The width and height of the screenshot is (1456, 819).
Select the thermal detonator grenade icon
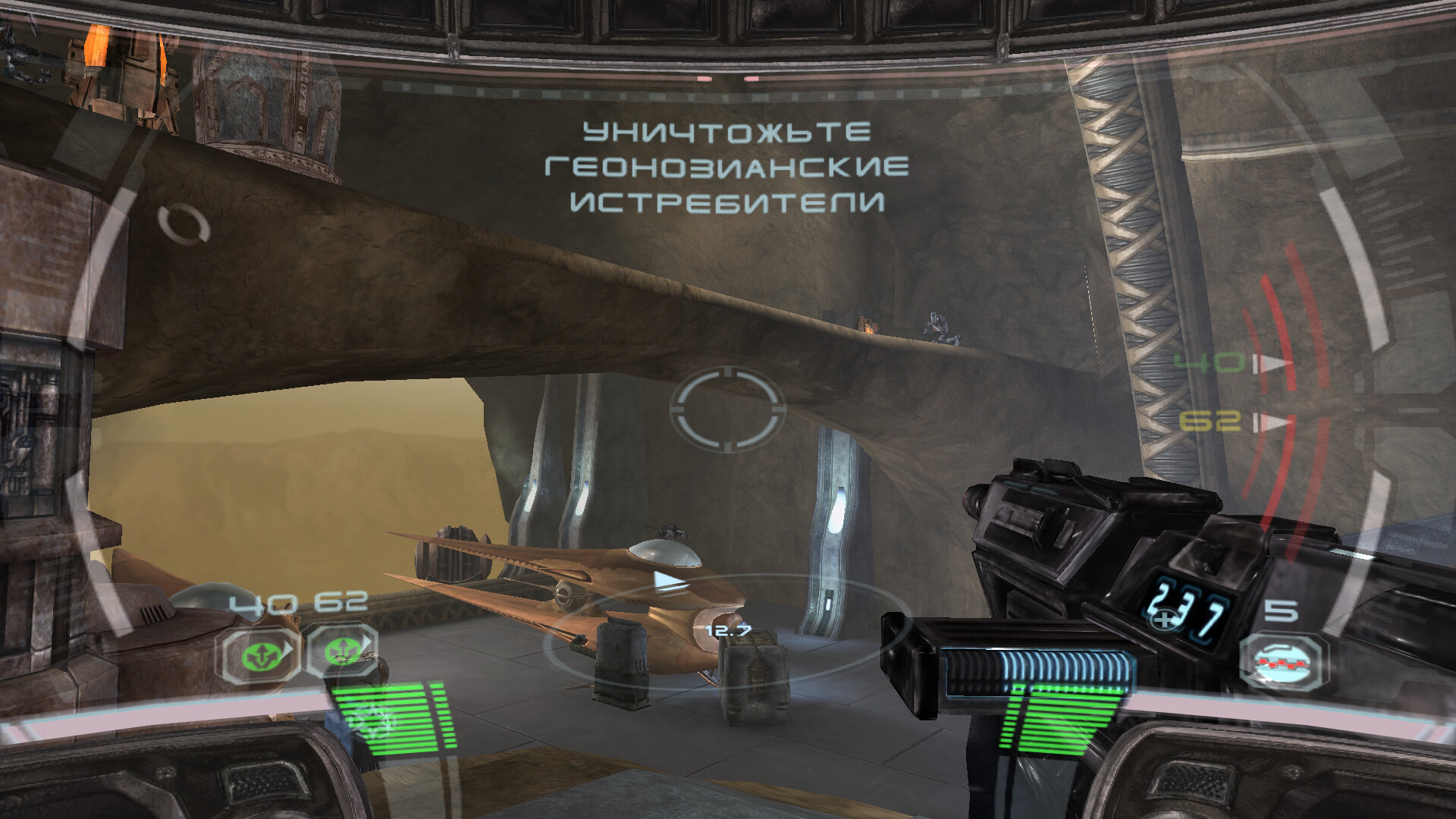tap(1283, 661)
